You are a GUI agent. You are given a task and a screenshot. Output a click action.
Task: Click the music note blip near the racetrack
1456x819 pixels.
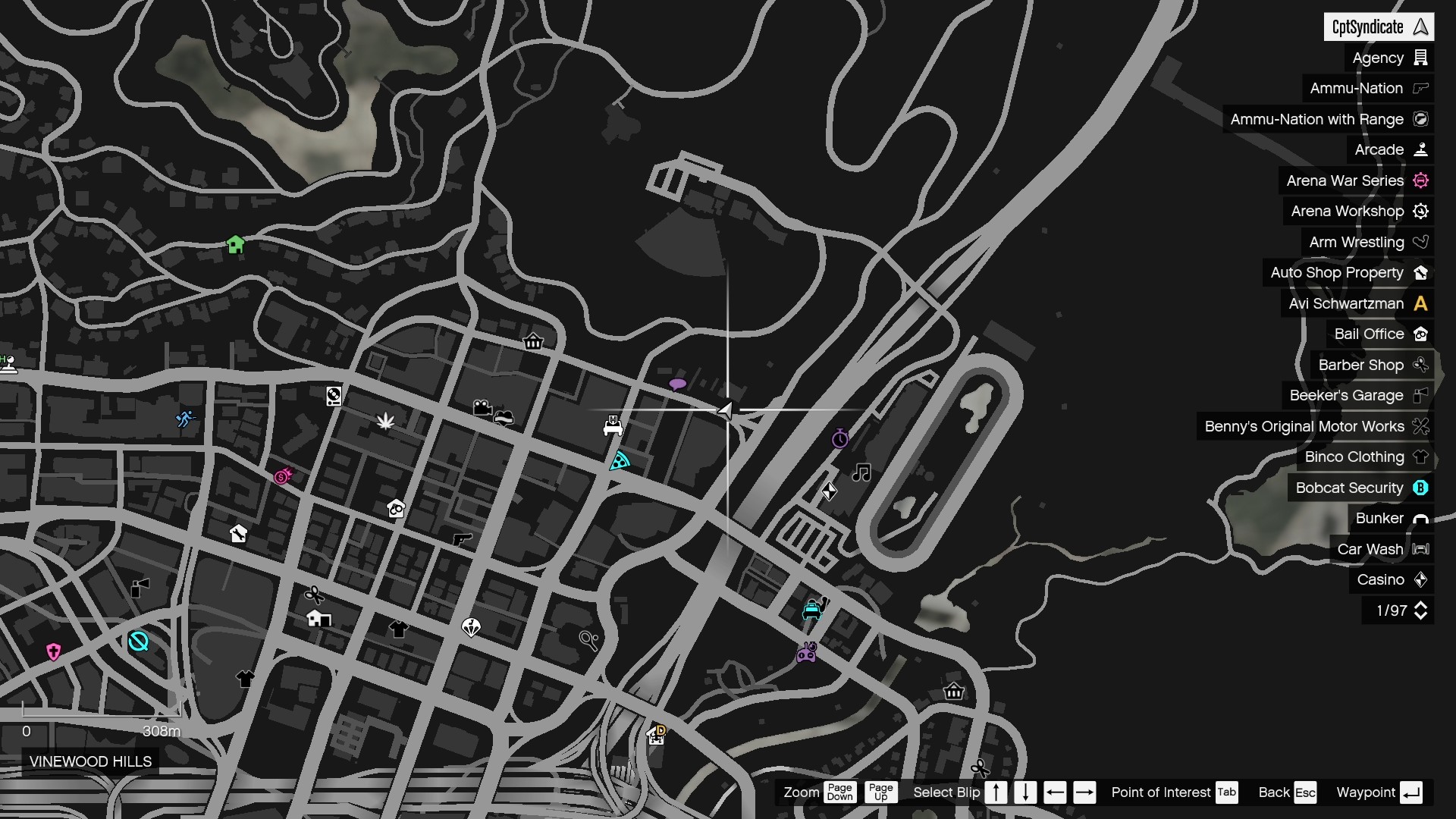click(x=860, y=474)
